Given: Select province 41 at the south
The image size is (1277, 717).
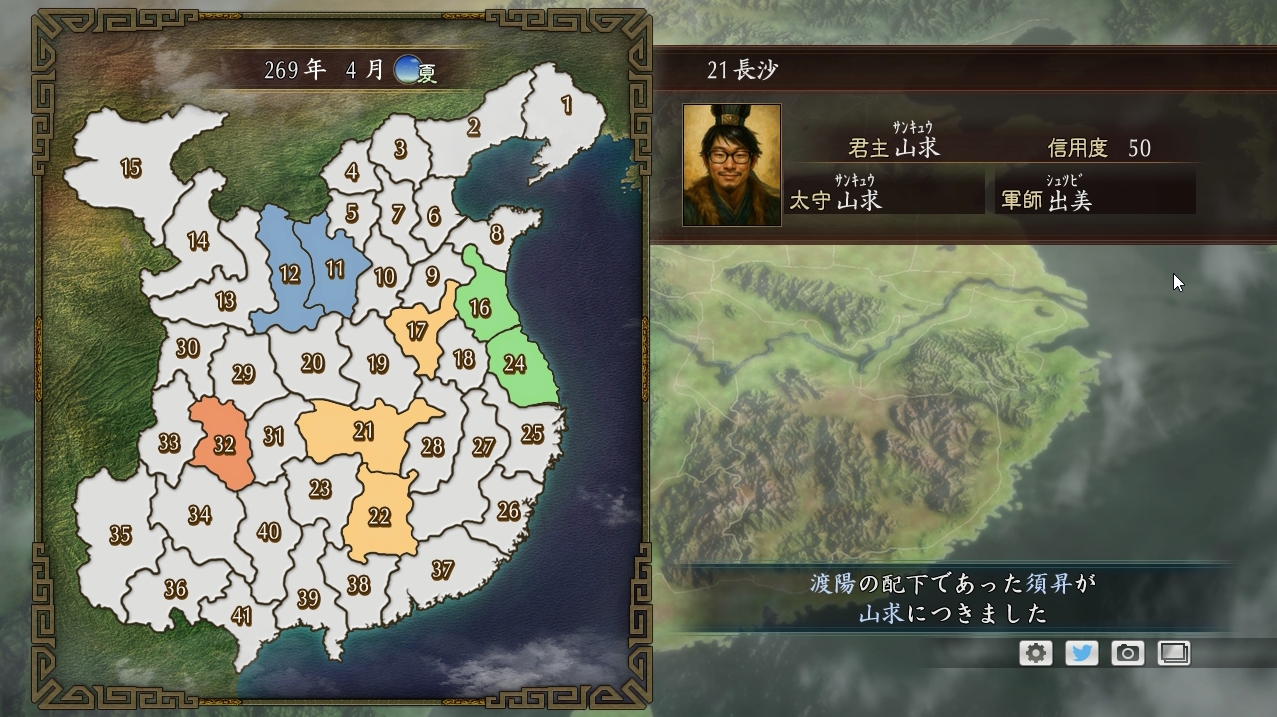Looking at the screenshot, I should click(x=241, y=615).
